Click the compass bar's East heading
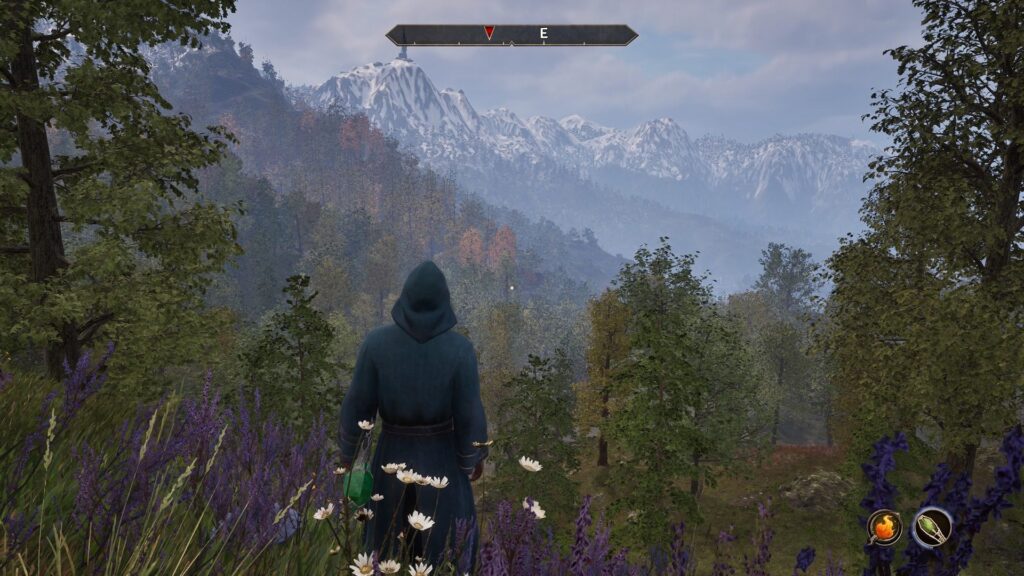 (544, 33)
